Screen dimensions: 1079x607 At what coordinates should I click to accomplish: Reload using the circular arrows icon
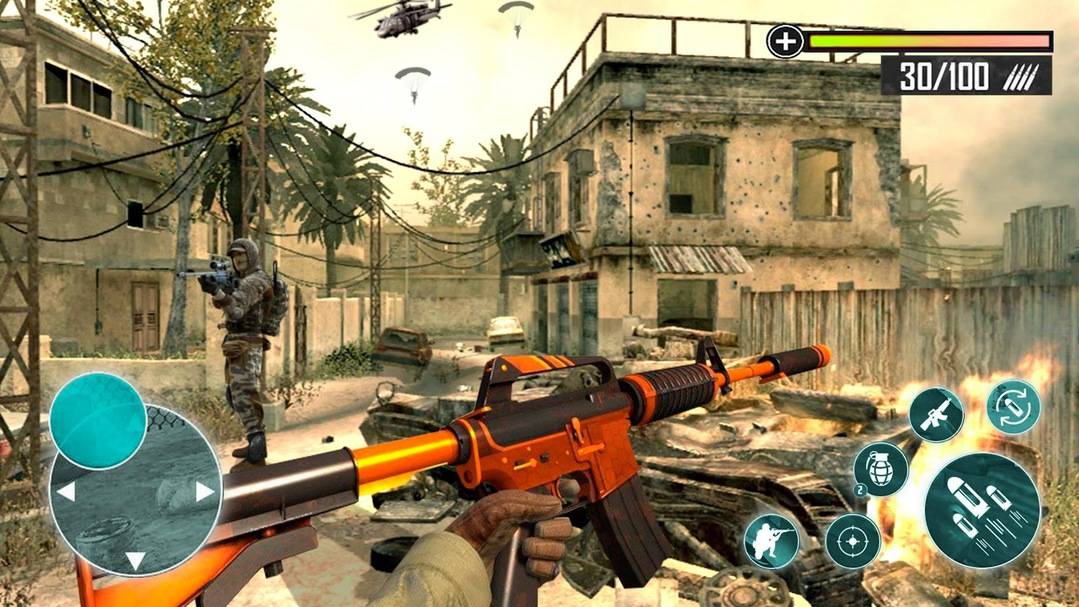[1013, 407]
